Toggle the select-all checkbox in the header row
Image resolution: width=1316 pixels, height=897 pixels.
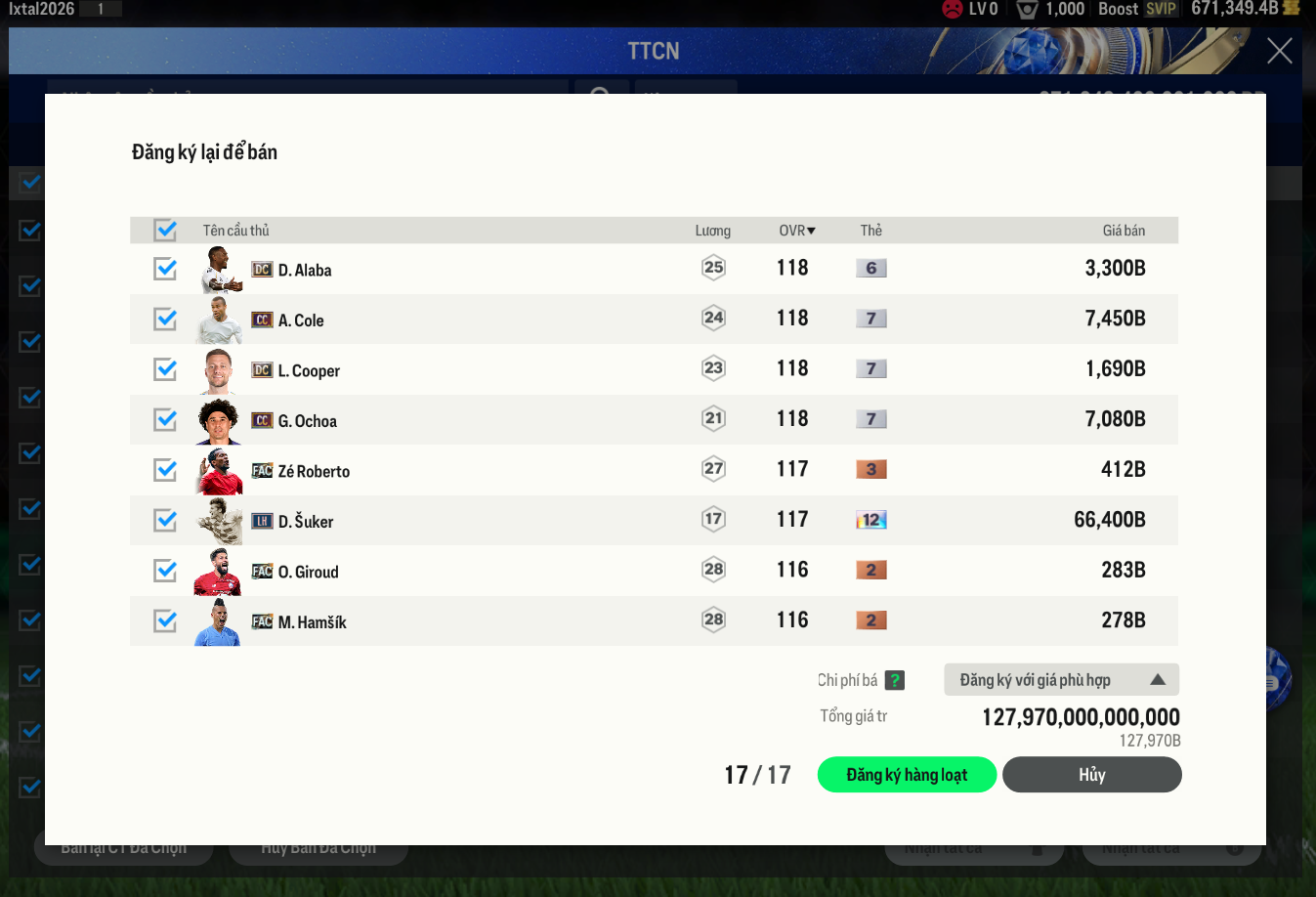click(x=165, y=231)
